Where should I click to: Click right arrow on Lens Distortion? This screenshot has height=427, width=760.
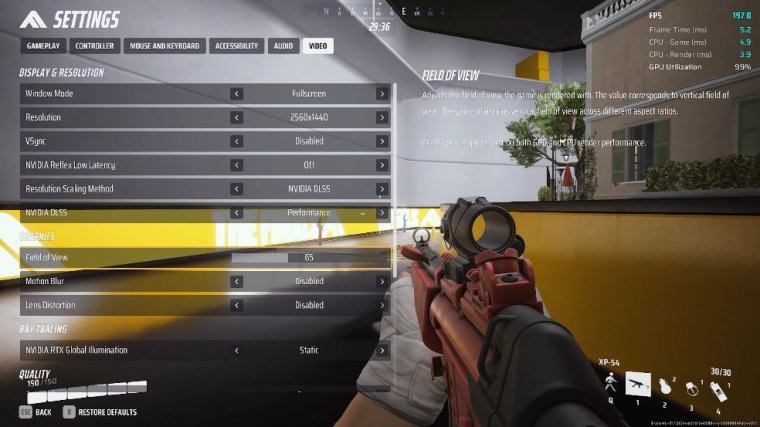pyautogui.click(x=382, y=305)
